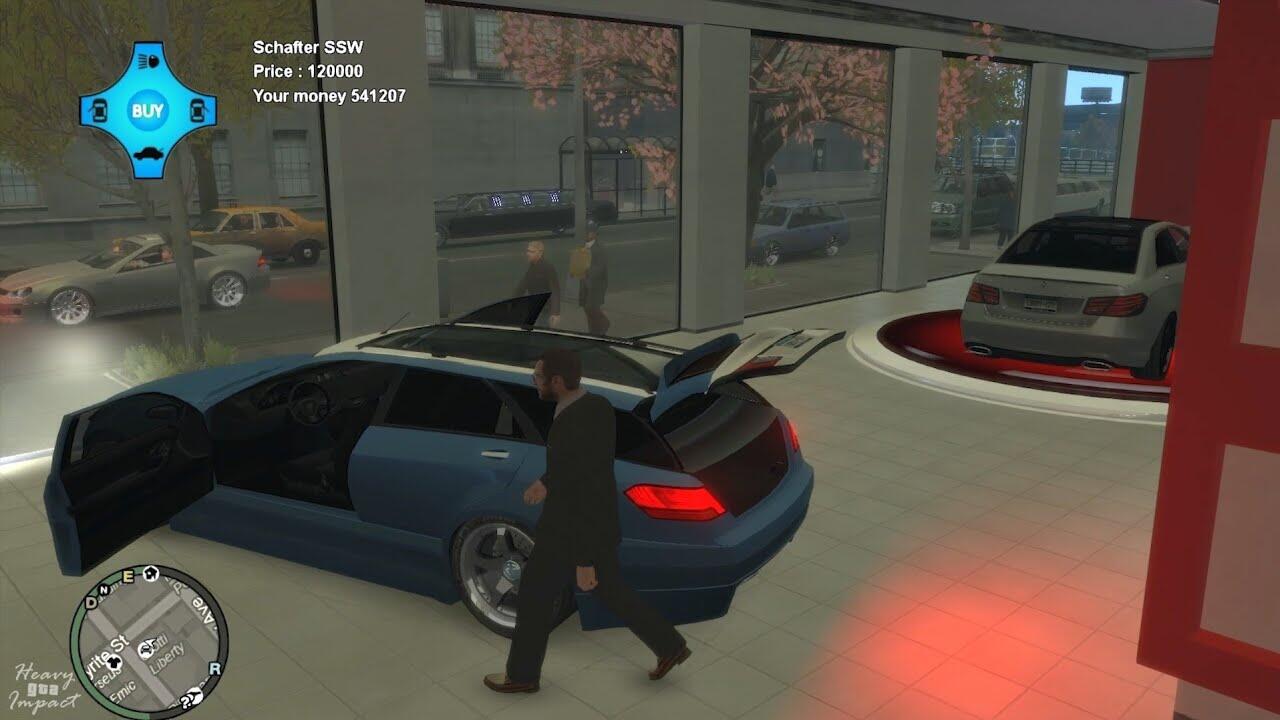Select the D blip on the minimap

point(92,601)
